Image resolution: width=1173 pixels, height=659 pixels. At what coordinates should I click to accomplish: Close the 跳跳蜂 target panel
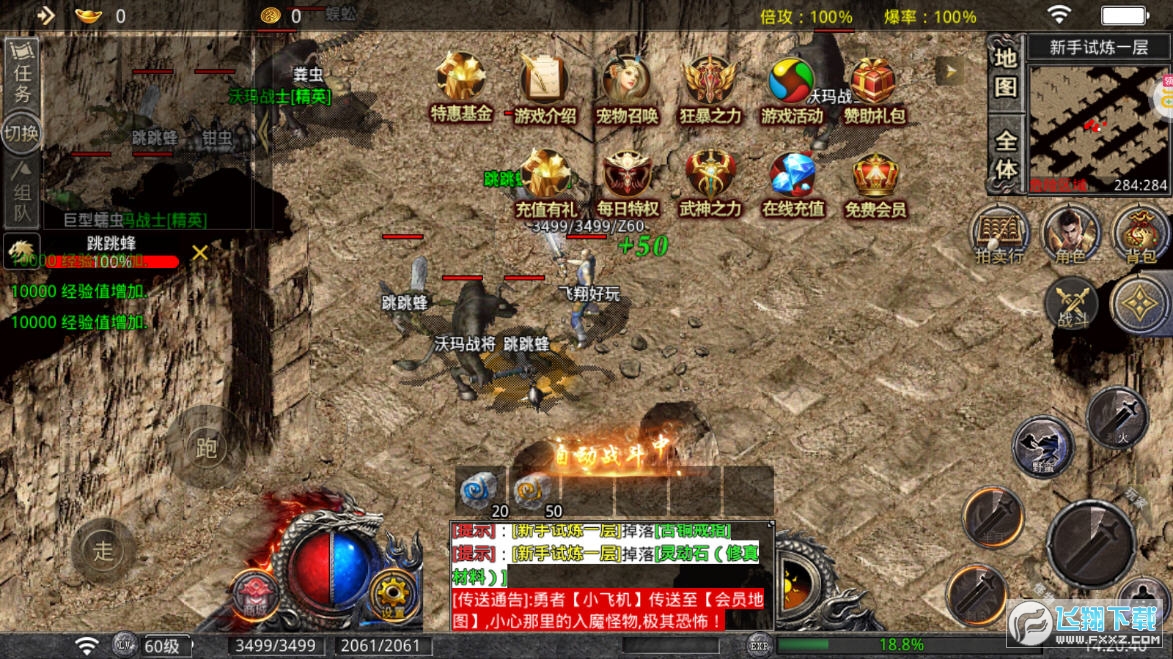click(x=200, y=252)
